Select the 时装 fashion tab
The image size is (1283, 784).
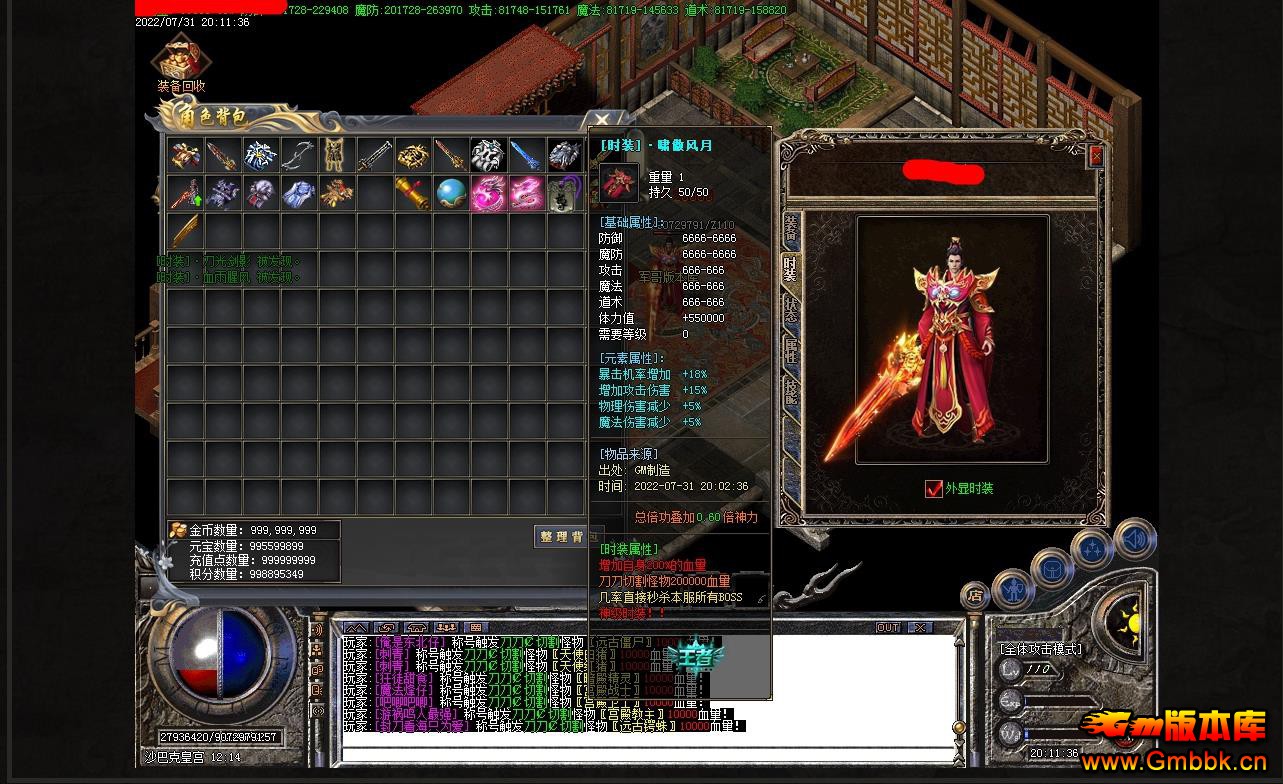click(x=790, y=268)
